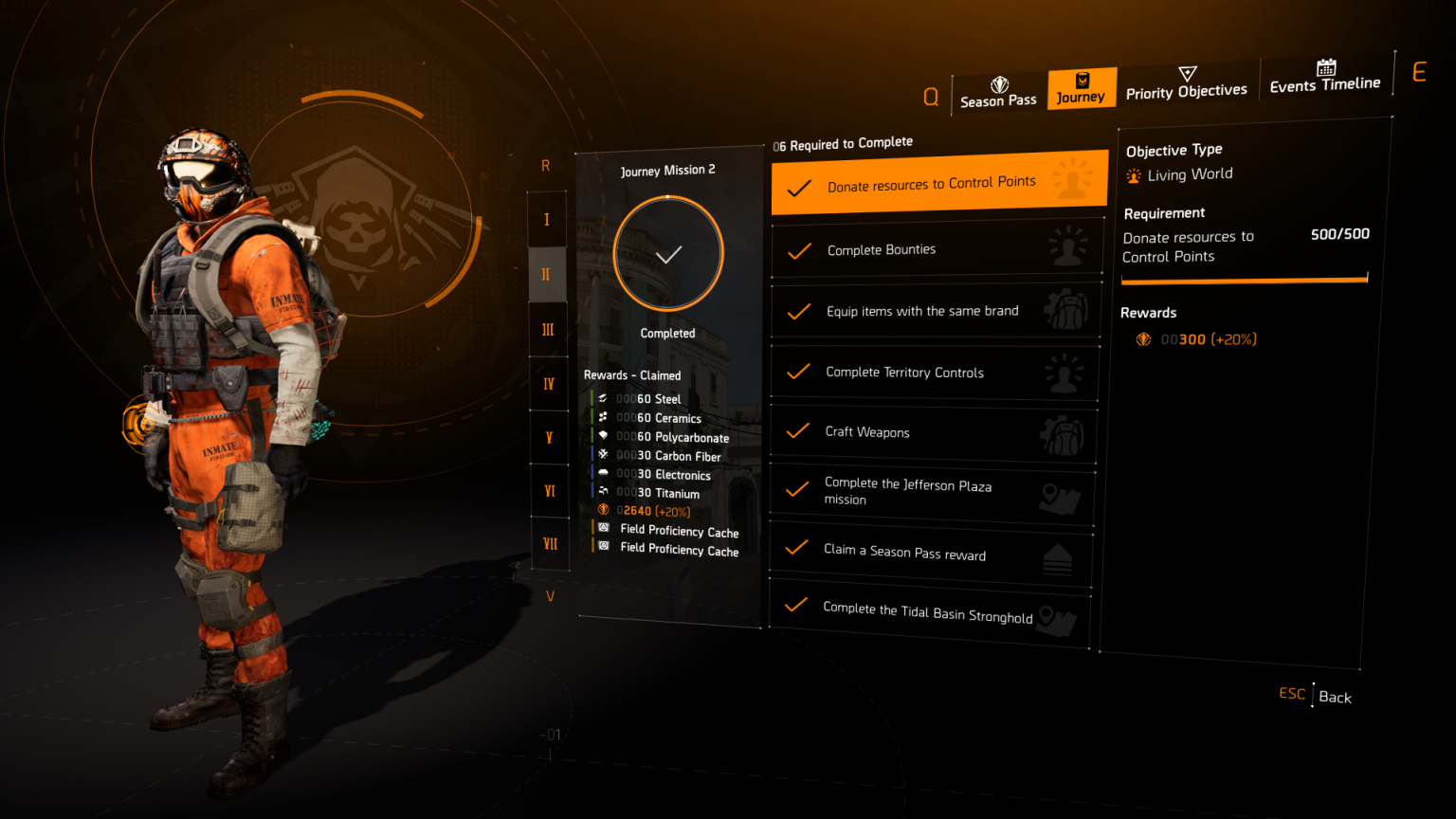The image size is (1456, 819).
Task: Click the checkmark beside Complete Territory Controls
Action: (797, 372)
